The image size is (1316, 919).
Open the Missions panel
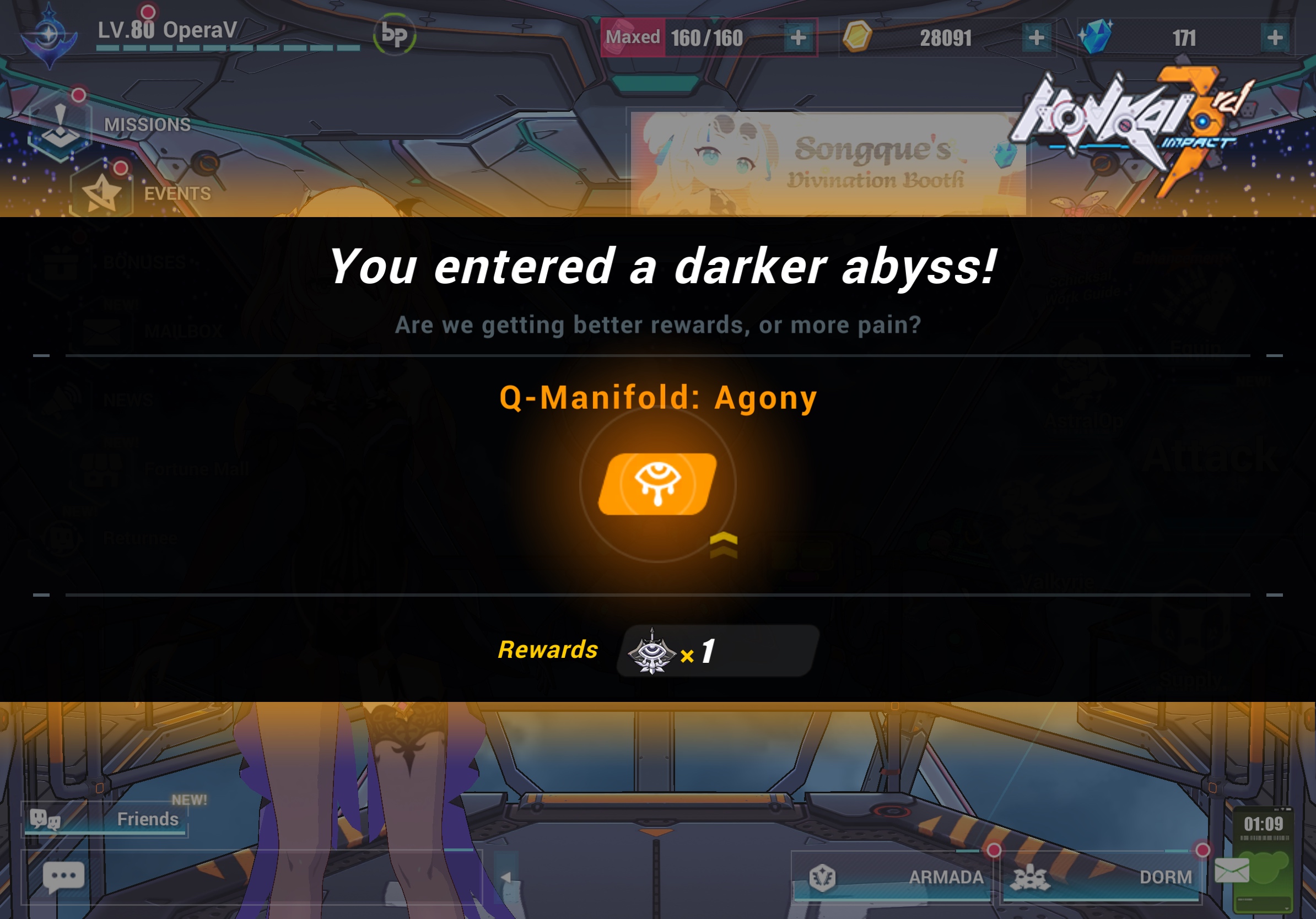pos(103,125)
